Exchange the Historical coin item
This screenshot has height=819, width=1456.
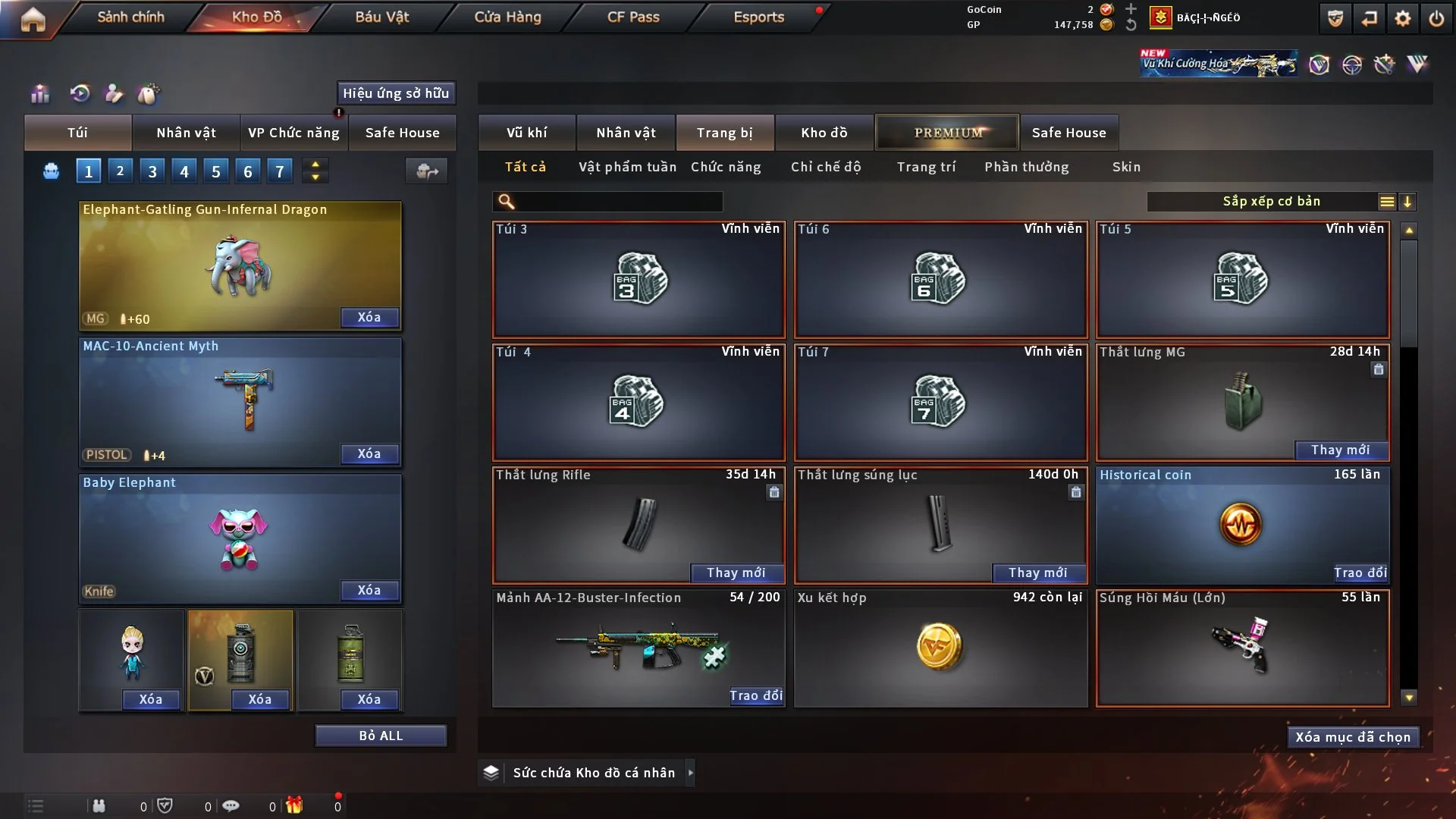1360,573
